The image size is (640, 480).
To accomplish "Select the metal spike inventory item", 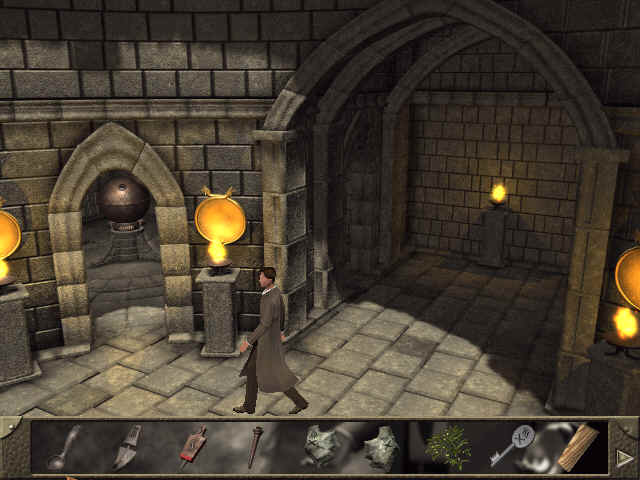I will tap(256, 446).
